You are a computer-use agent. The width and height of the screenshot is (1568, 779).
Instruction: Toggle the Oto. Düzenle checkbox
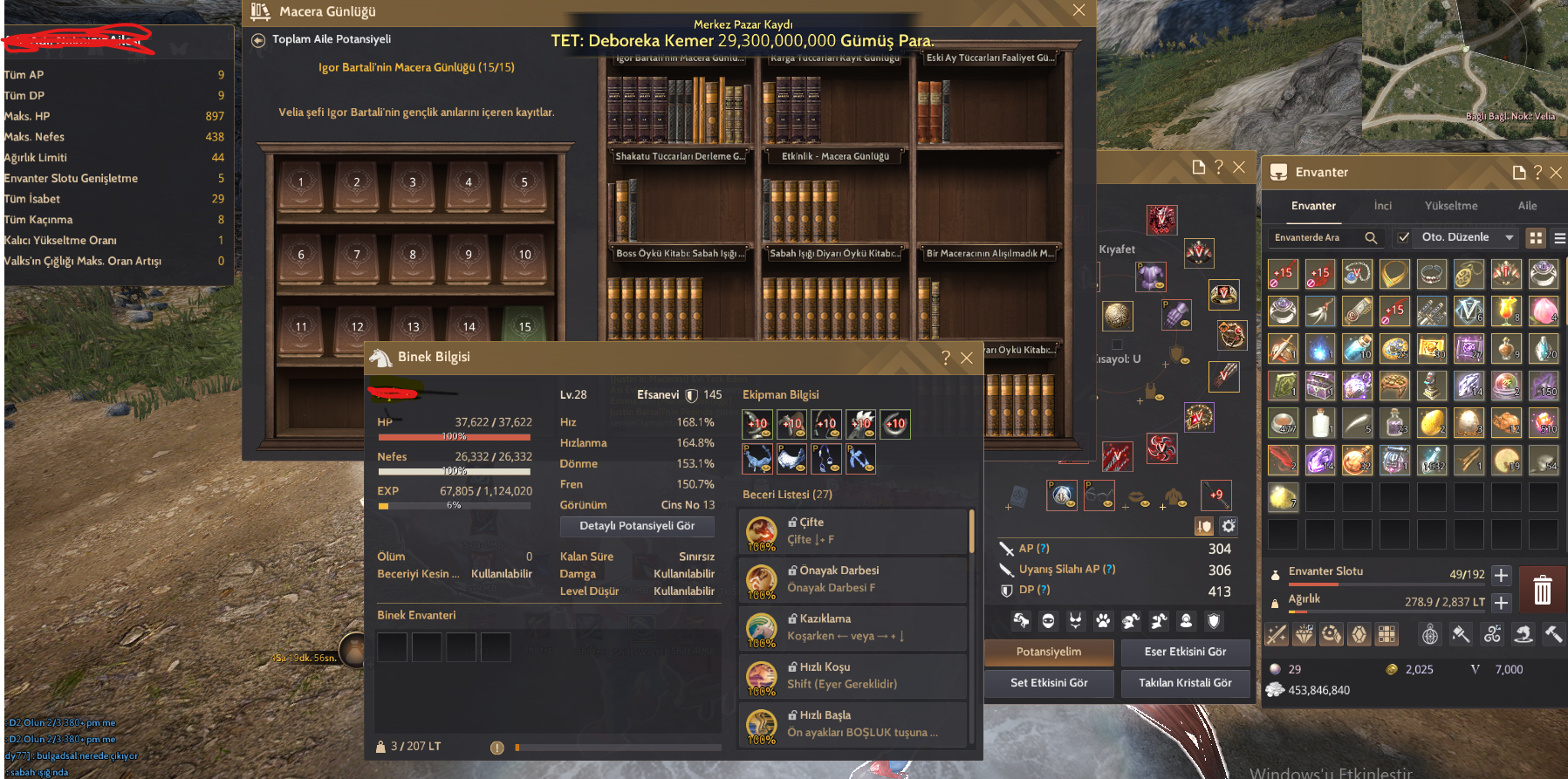[x=1403, y=237]
